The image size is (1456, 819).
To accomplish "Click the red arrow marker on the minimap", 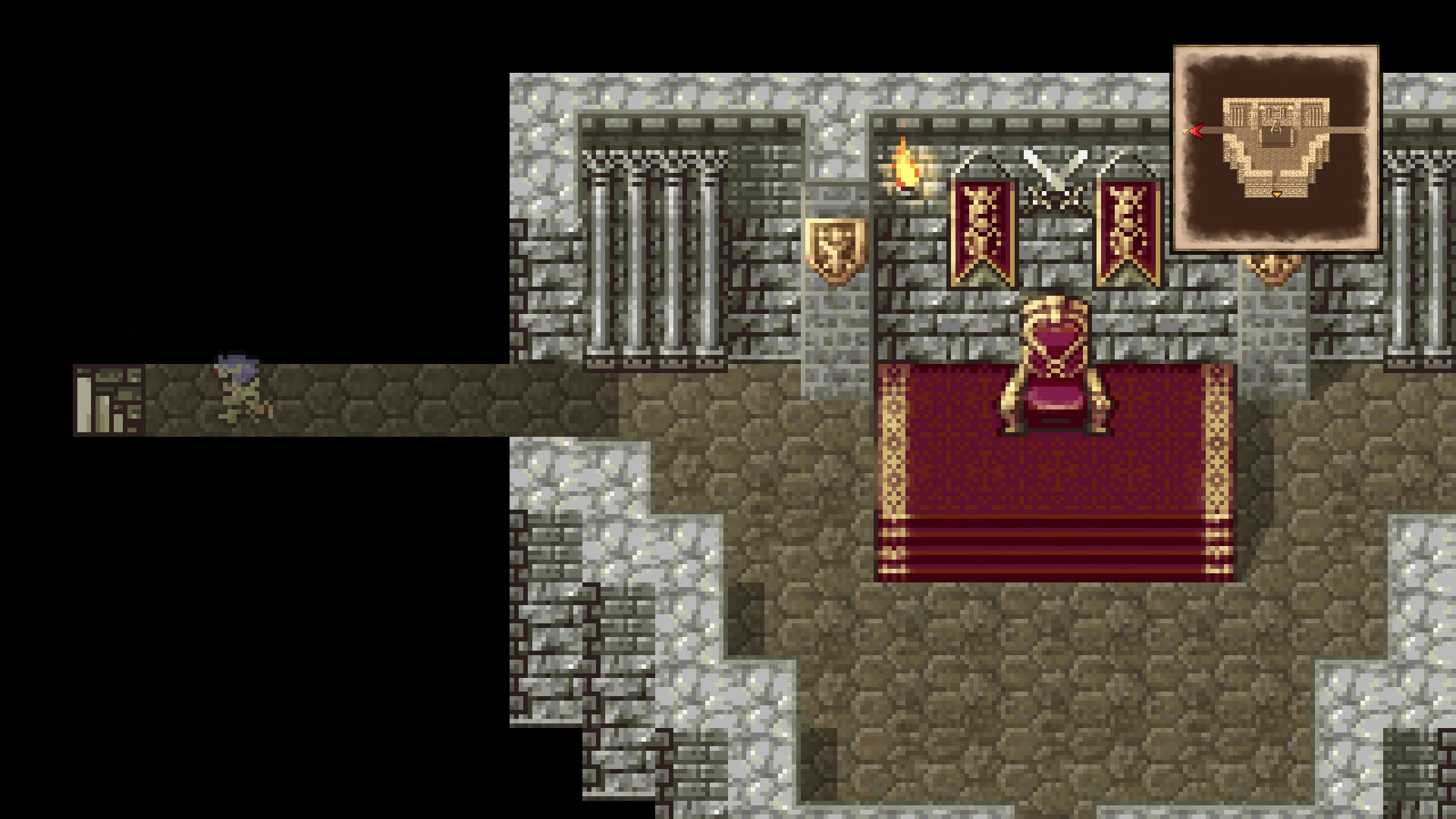I will point(1196,130).
